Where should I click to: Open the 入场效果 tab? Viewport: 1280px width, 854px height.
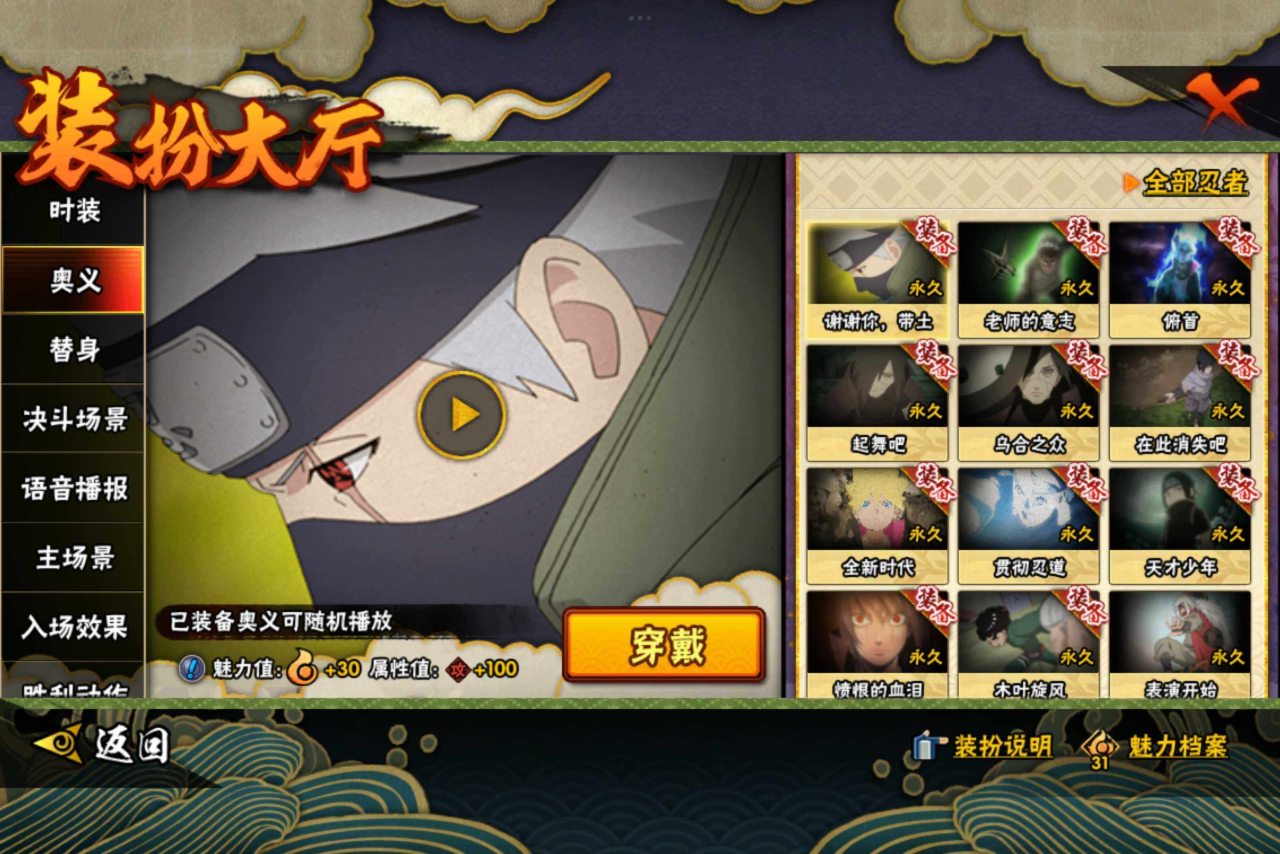pos(74,627)
